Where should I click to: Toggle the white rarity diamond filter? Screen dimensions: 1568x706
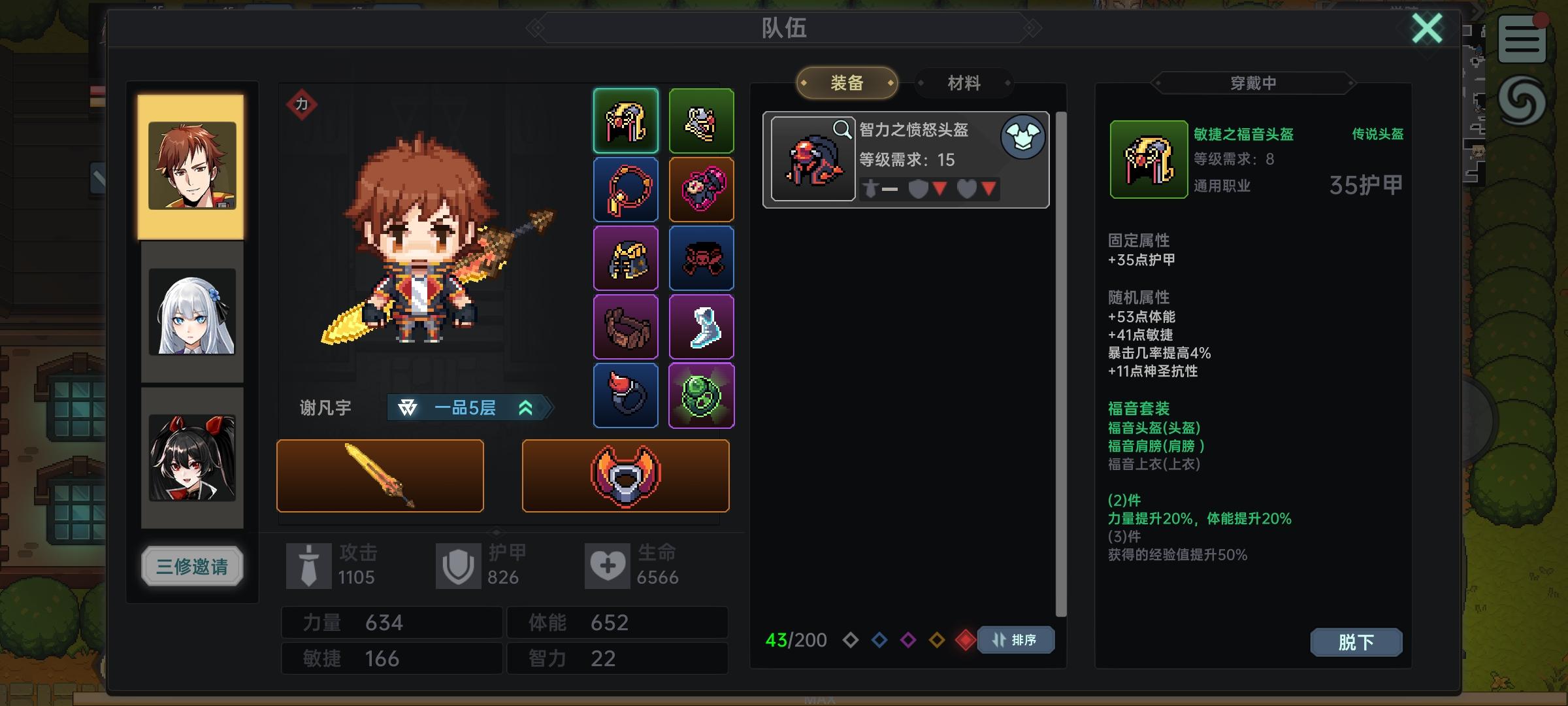pos(852,641)
